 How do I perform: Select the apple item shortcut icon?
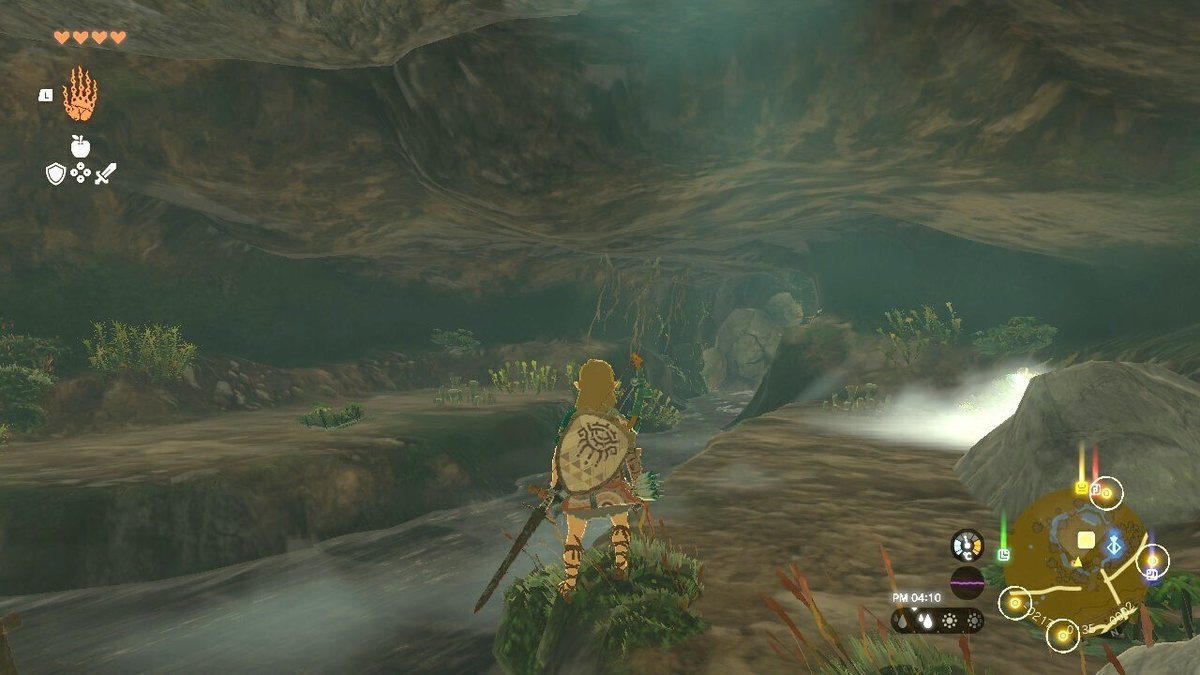(x=80, y=146)
